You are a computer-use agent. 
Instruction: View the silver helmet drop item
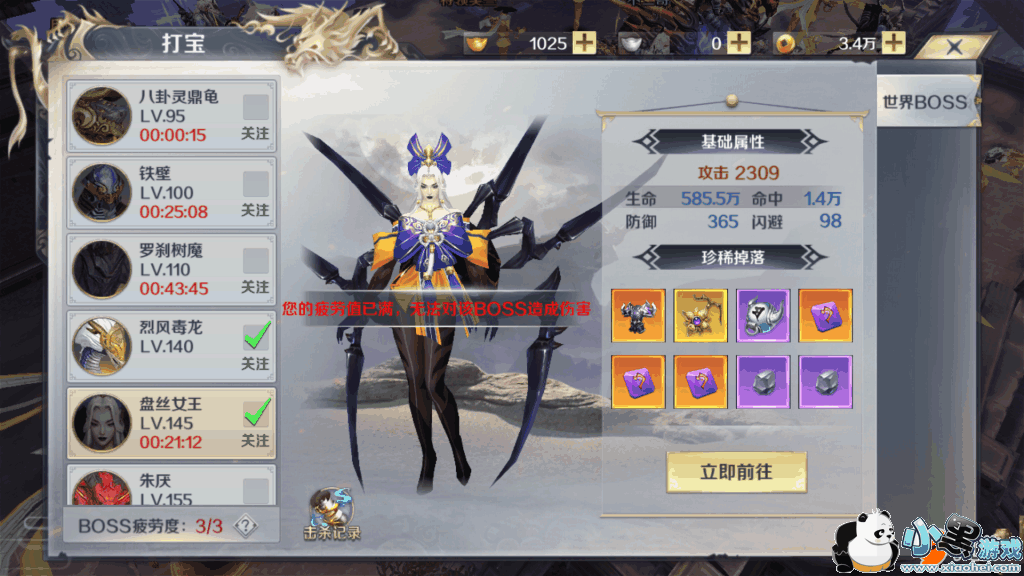763,316
